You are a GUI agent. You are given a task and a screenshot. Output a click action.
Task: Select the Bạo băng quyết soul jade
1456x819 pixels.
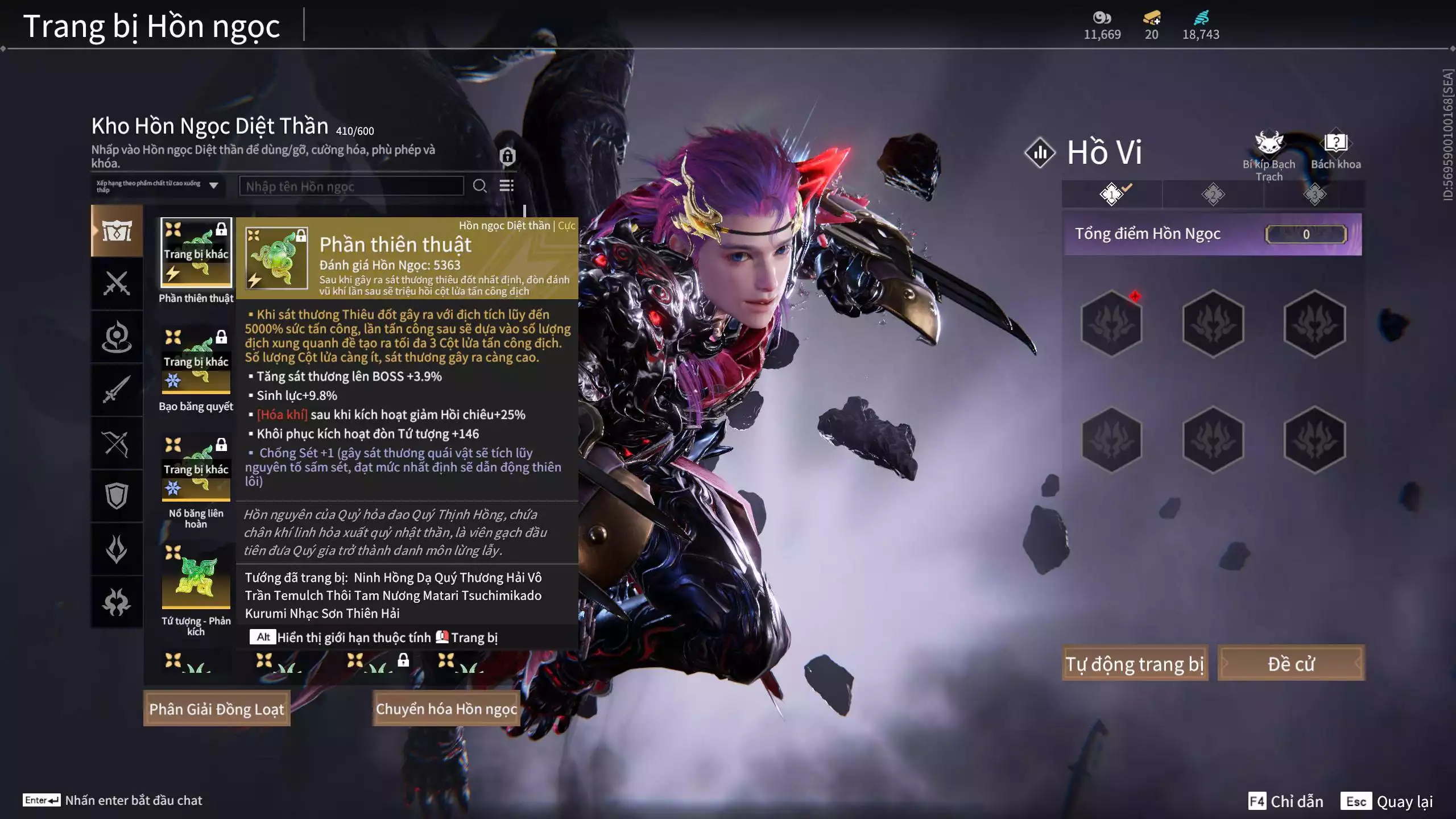click(196, 361)
